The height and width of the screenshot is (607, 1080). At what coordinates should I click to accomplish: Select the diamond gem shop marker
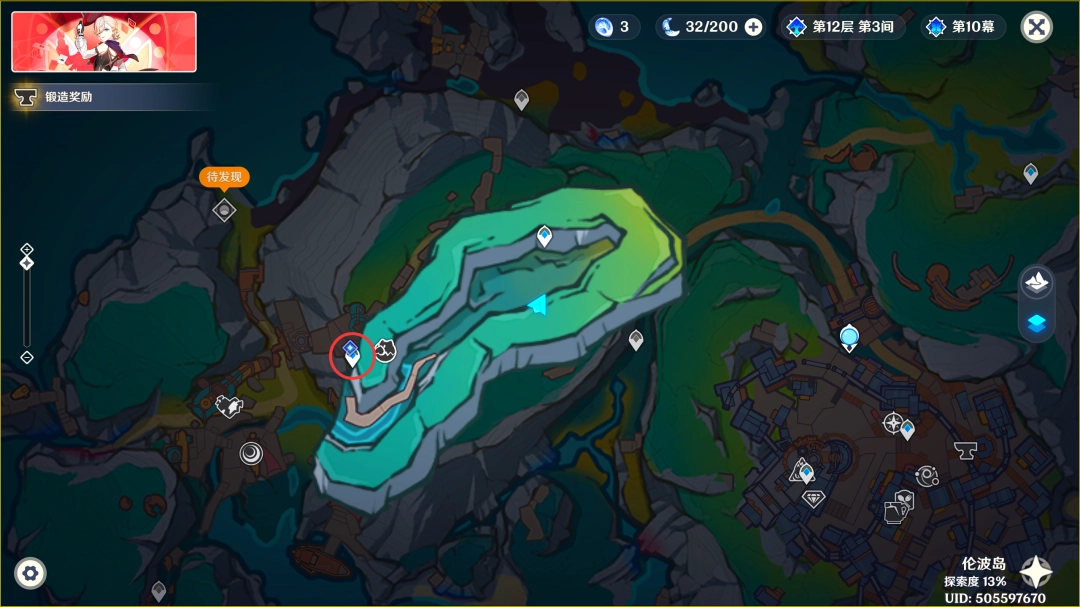click(x=814, y=497)
